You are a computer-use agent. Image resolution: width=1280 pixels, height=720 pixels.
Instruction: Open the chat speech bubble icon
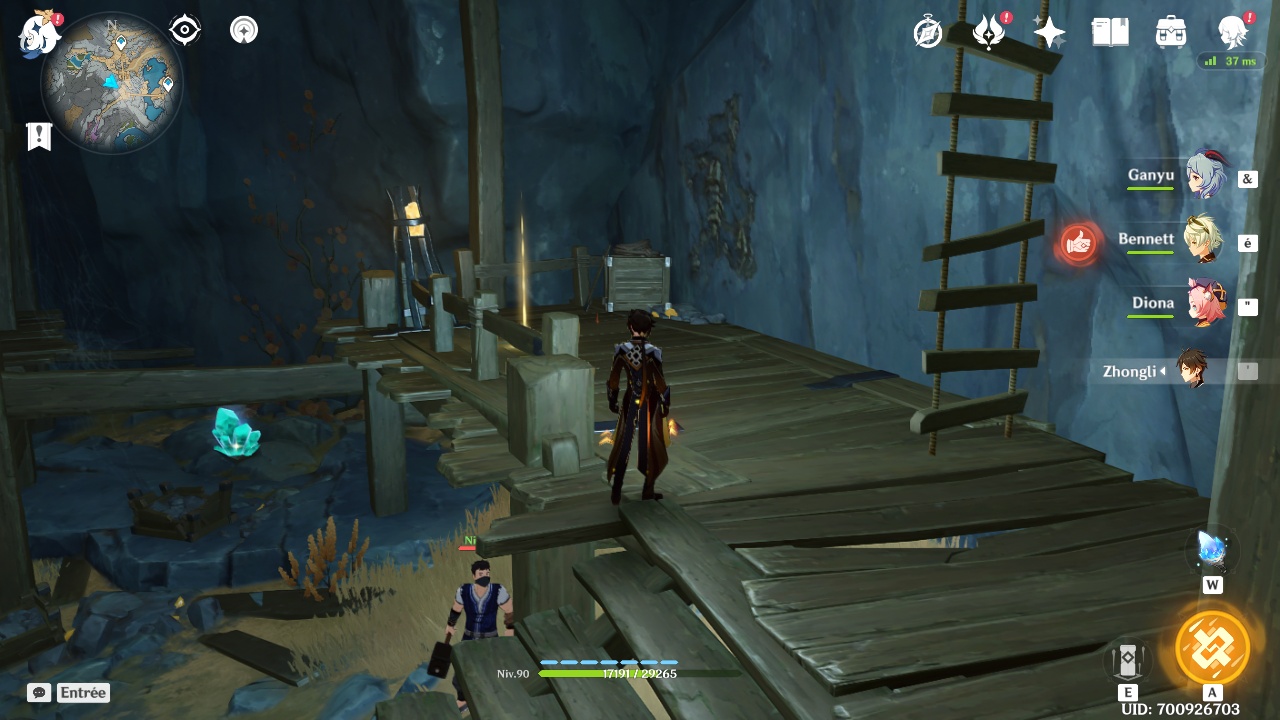point(39,692)
